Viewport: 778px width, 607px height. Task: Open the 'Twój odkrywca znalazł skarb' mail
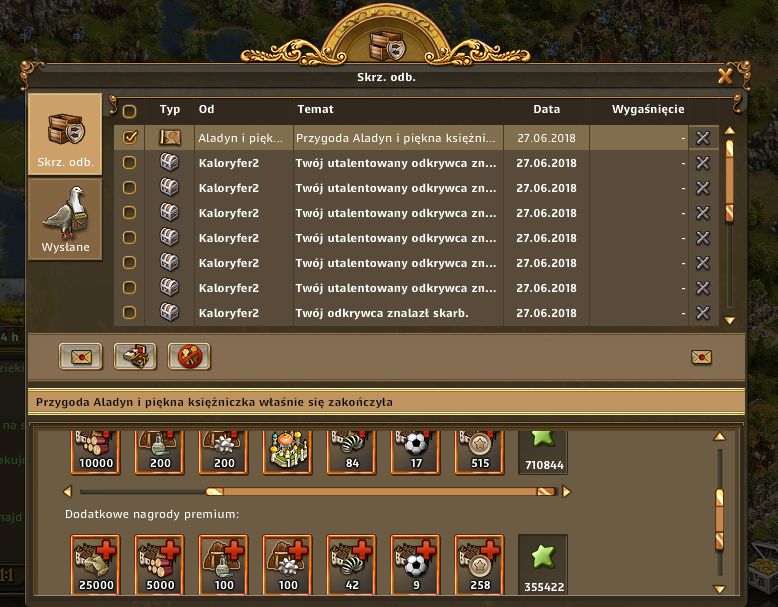[395, 313]
